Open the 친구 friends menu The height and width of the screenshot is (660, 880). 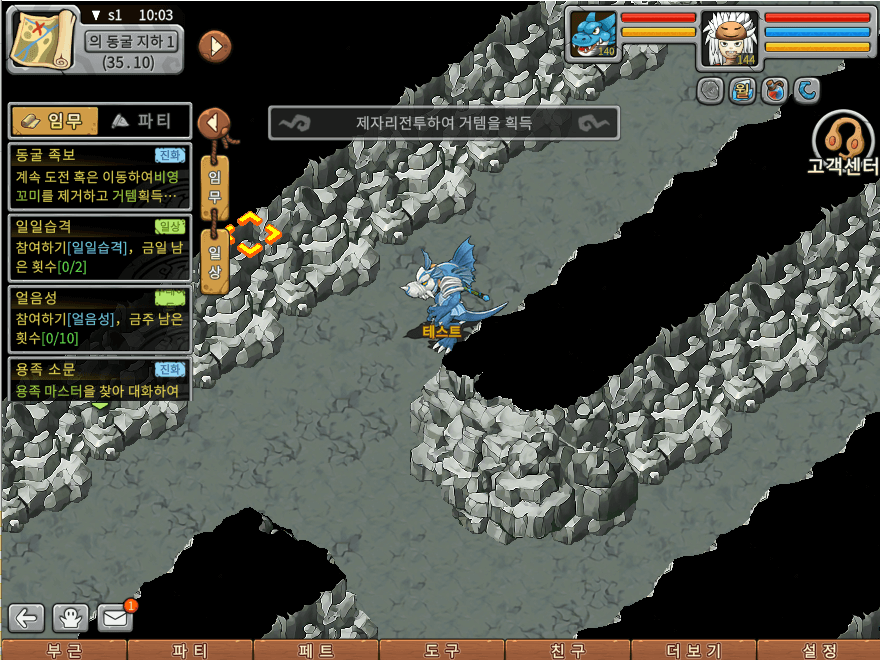click(568, 650)
